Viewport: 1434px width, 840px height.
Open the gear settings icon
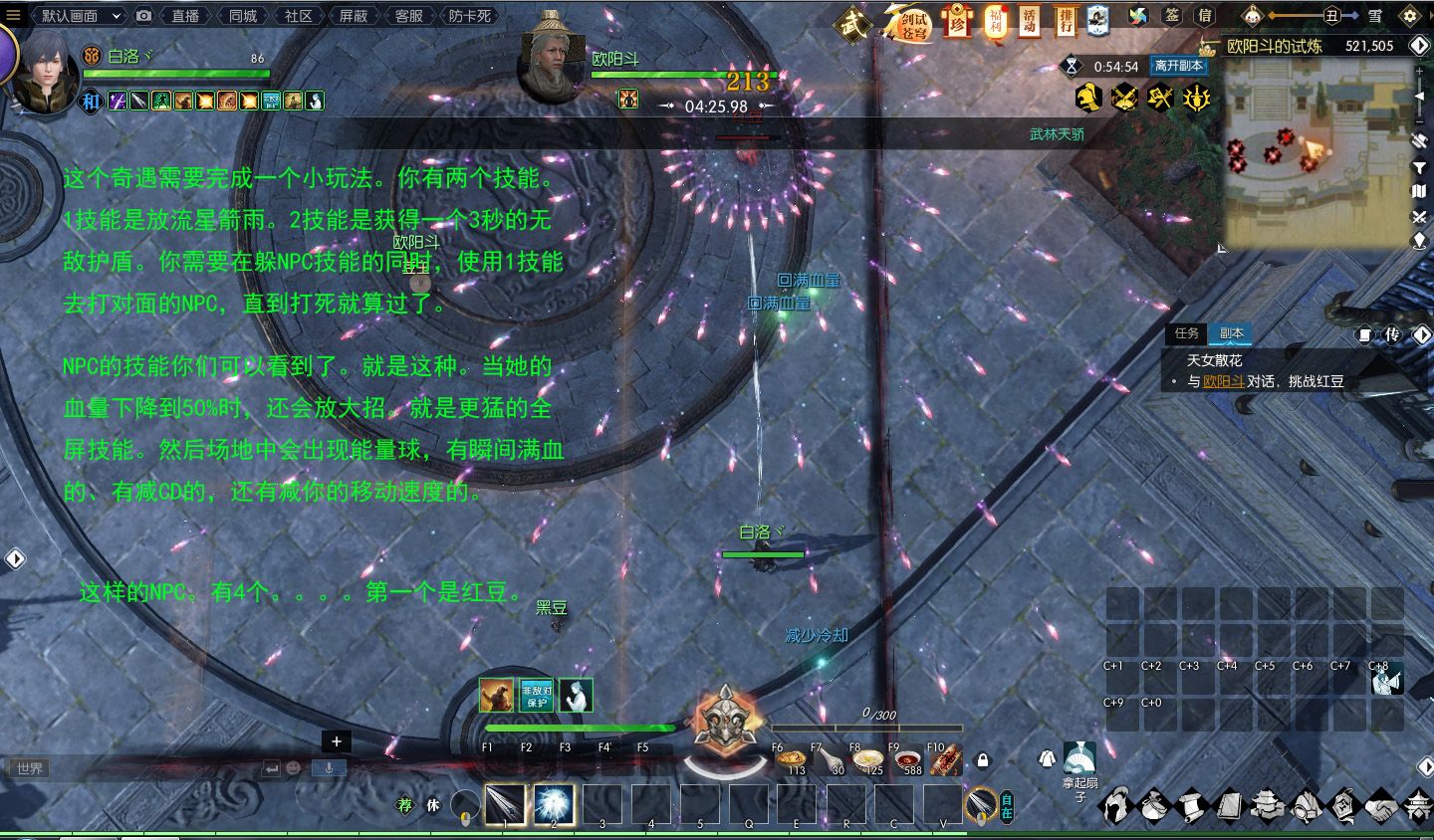coord(1409,16)
